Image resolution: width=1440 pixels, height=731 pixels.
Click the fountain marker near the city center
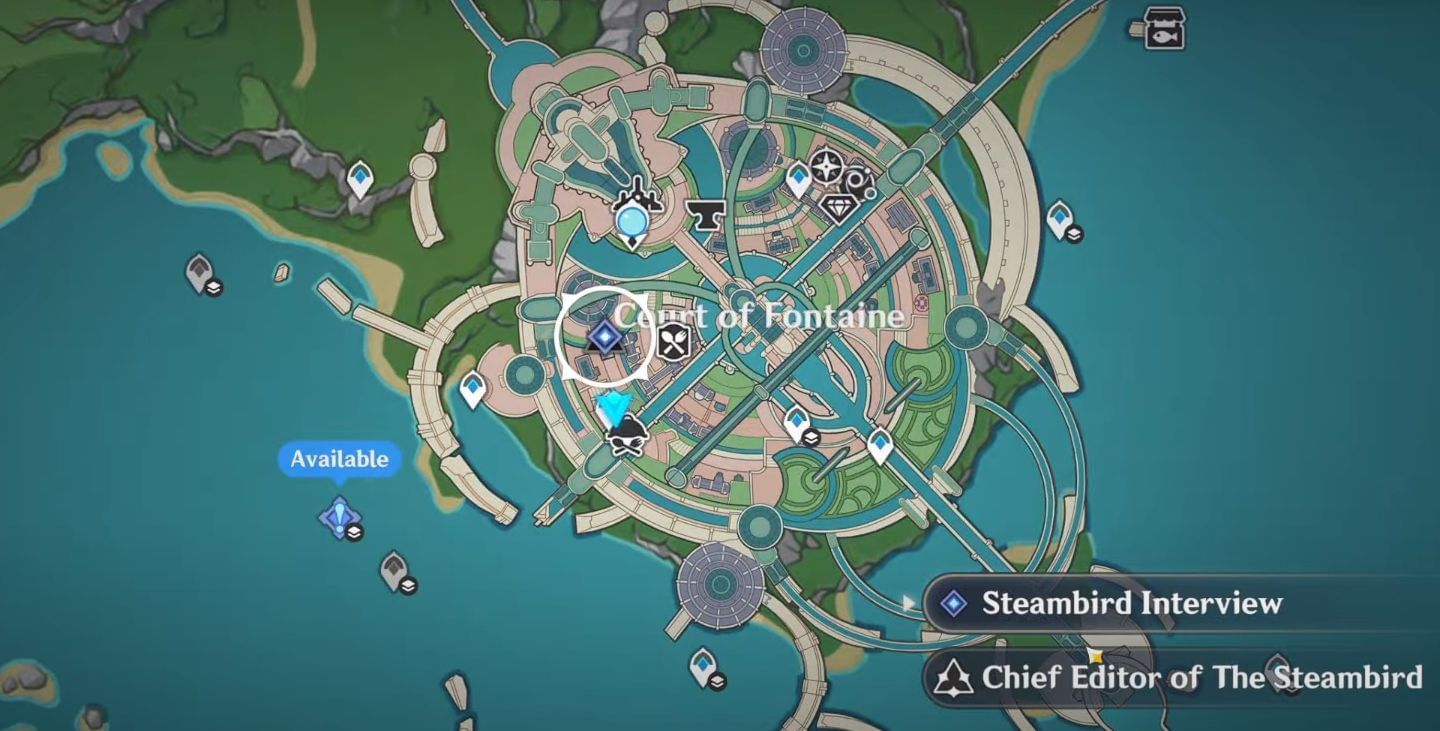(x=632, y=219)
